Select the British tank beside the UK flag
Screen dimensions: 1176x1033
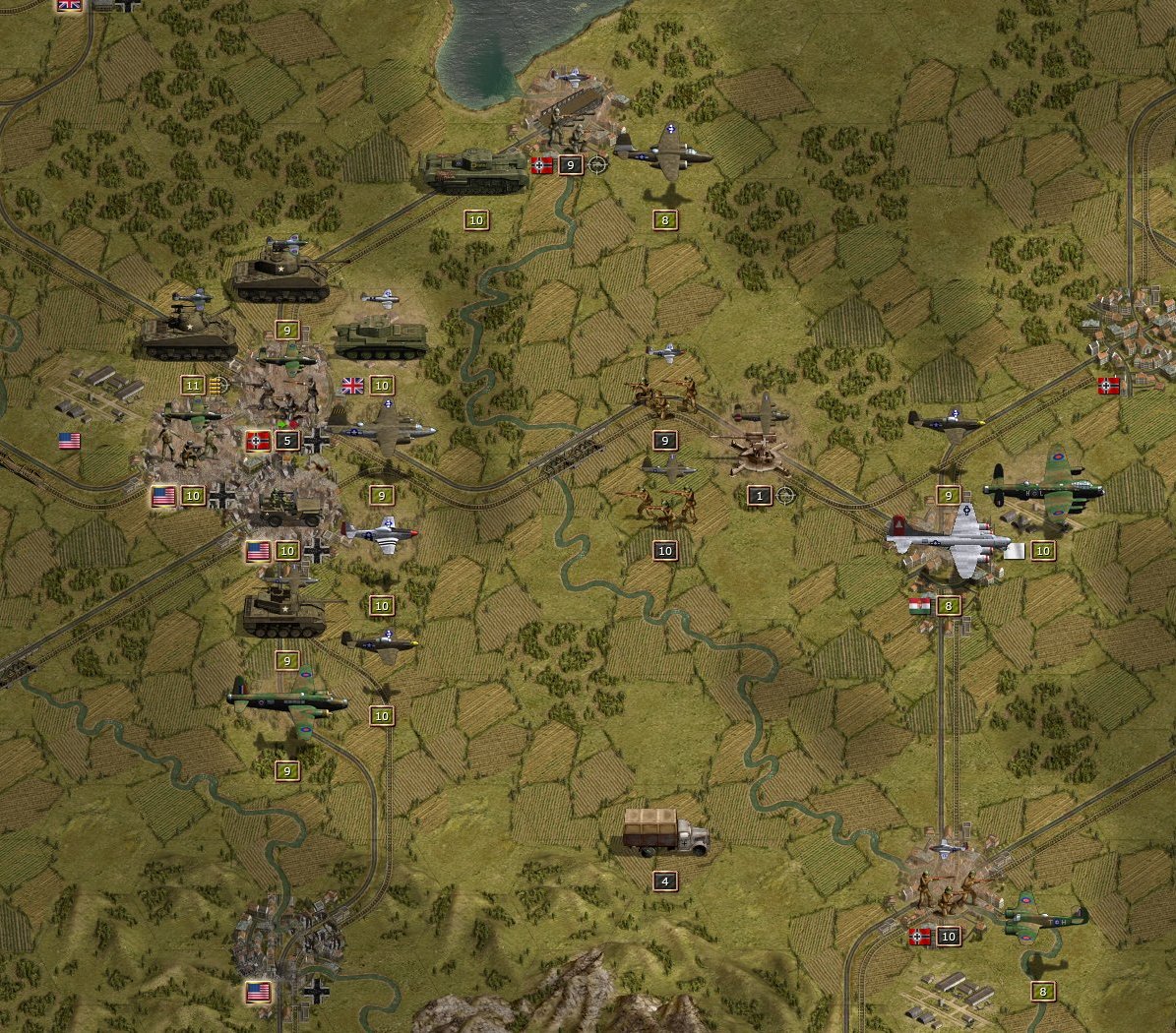pos(381,338)
